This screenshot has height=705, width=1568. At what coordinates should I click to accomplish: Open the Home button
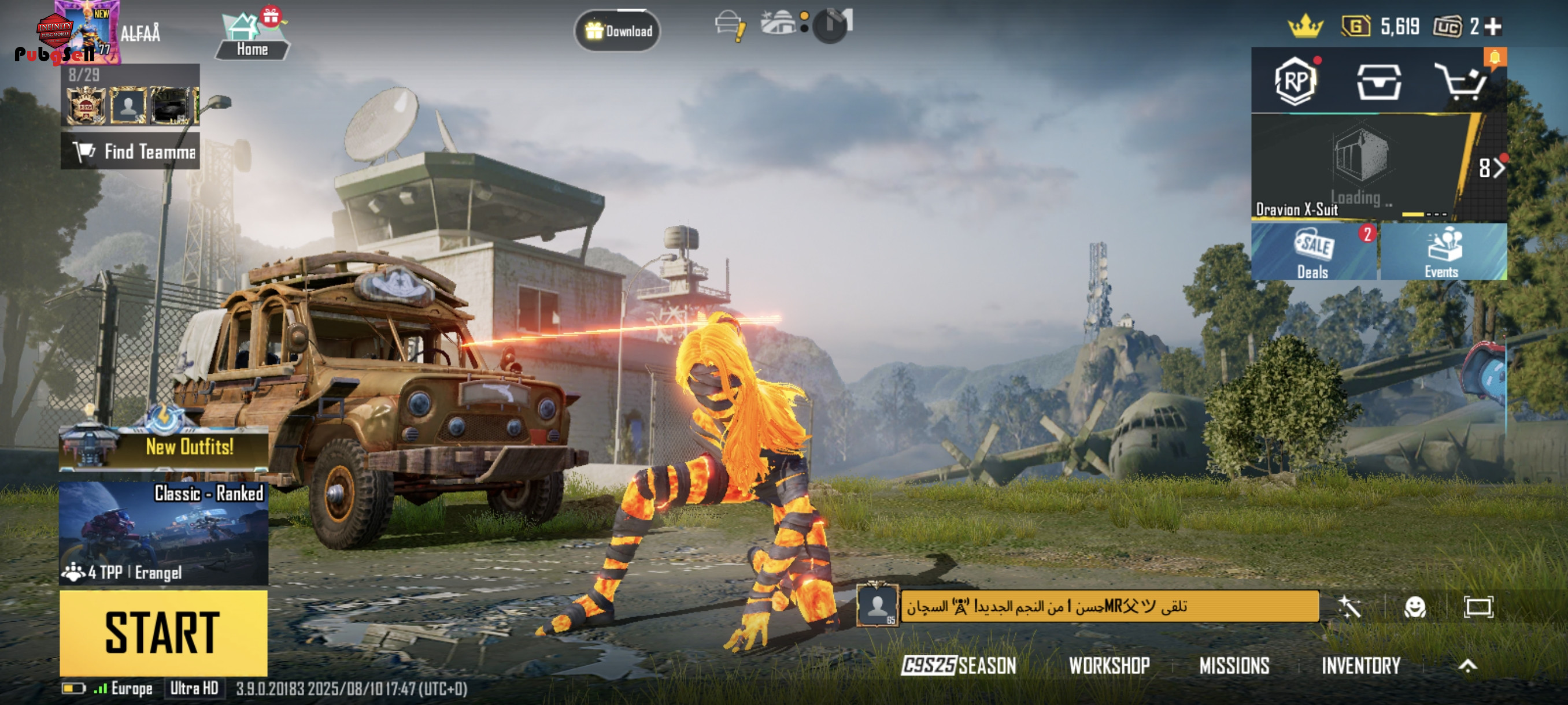pos(252,38)
